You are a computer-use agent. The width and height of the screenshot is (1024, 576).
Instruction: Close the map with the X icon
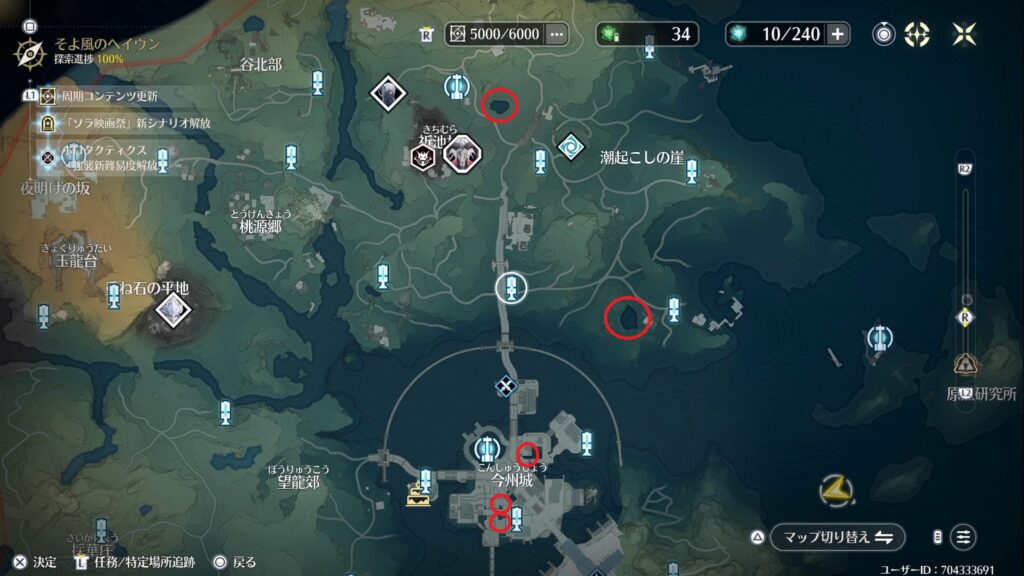pyautogui.click(x=965, y=34)
